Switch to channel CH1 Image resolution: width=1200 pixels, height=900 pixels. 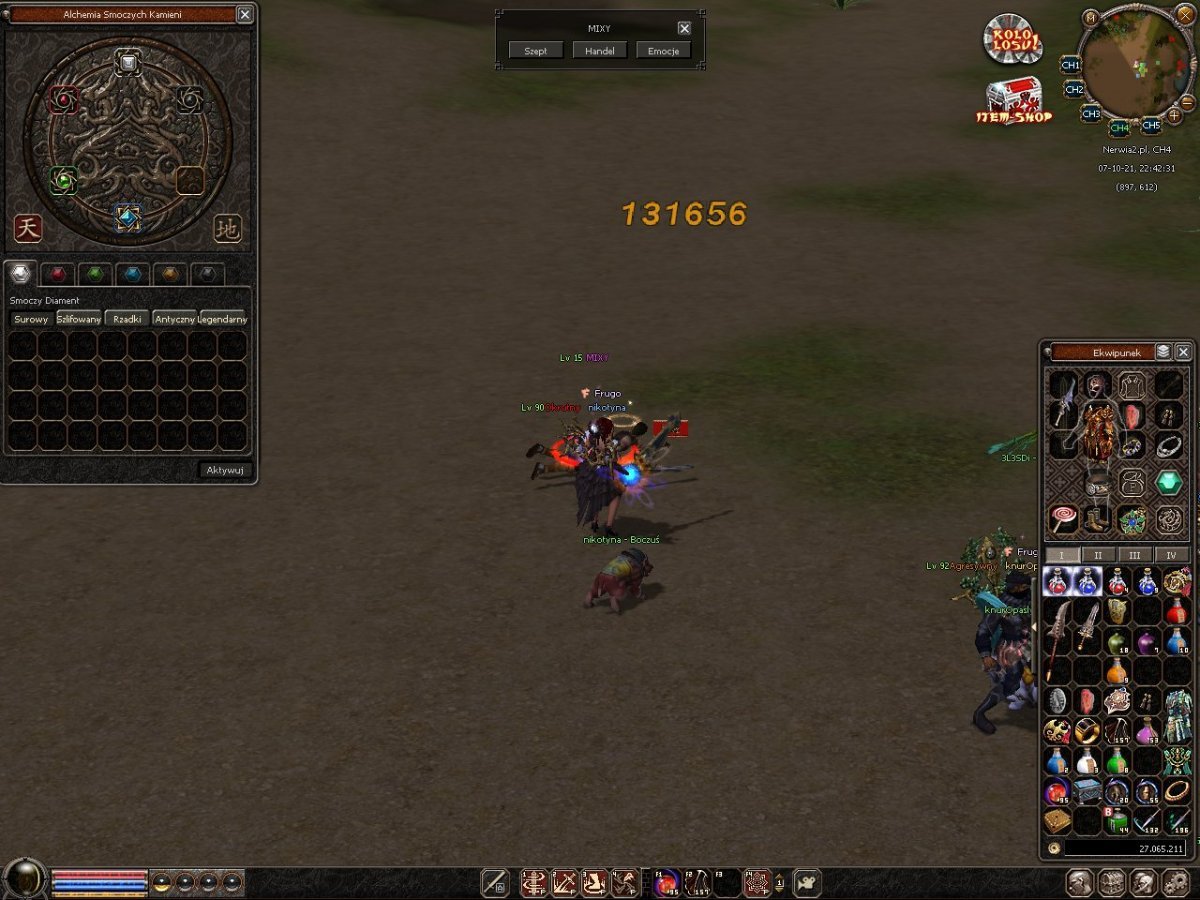pyautogui.click(x=1070, y=65)
